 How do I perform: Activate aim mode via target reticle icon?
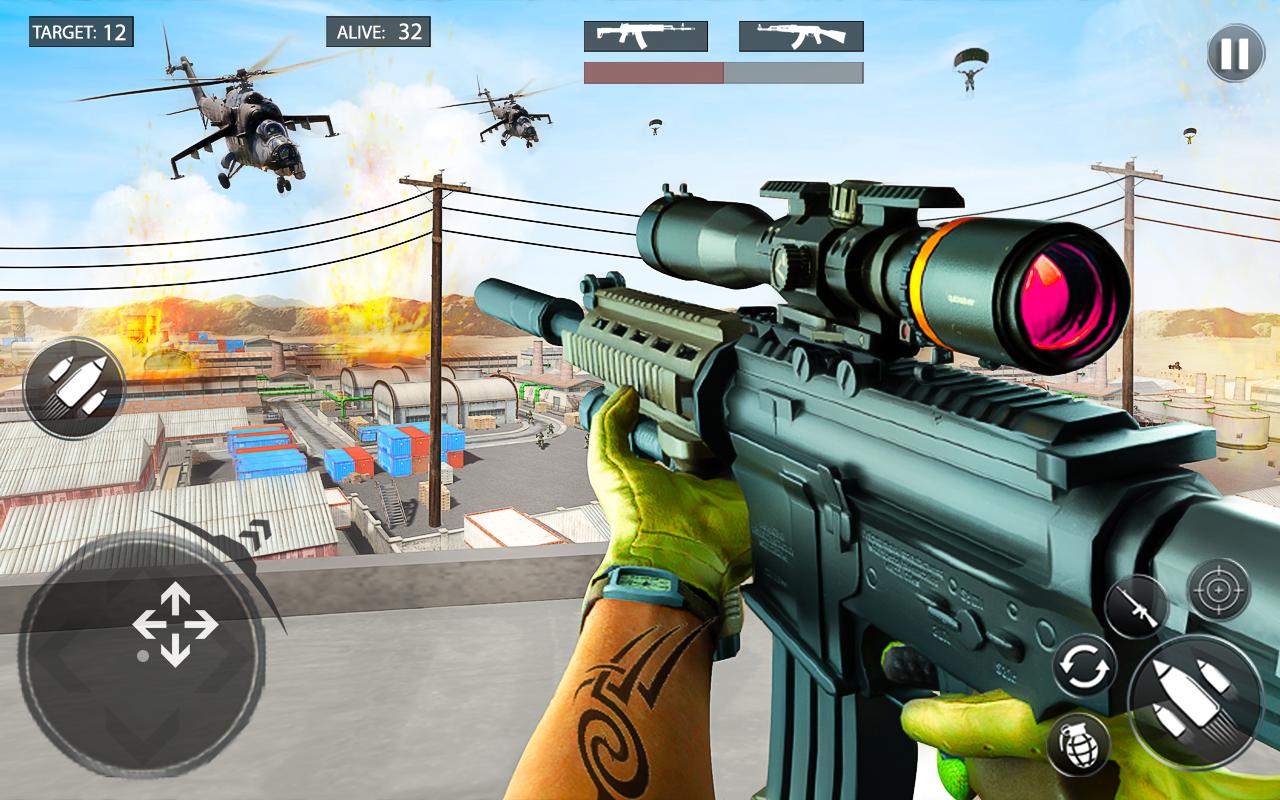click(x=1218, y=588)
